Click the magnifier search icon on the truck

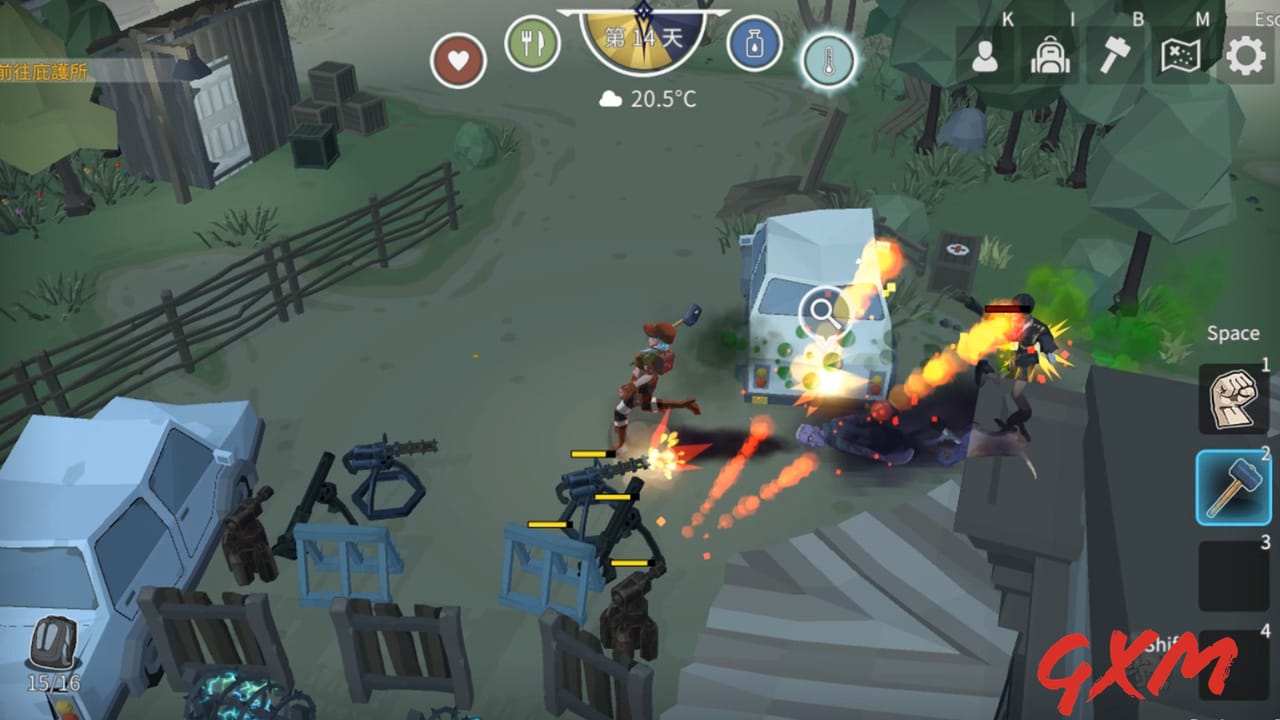tap(824, 313)
